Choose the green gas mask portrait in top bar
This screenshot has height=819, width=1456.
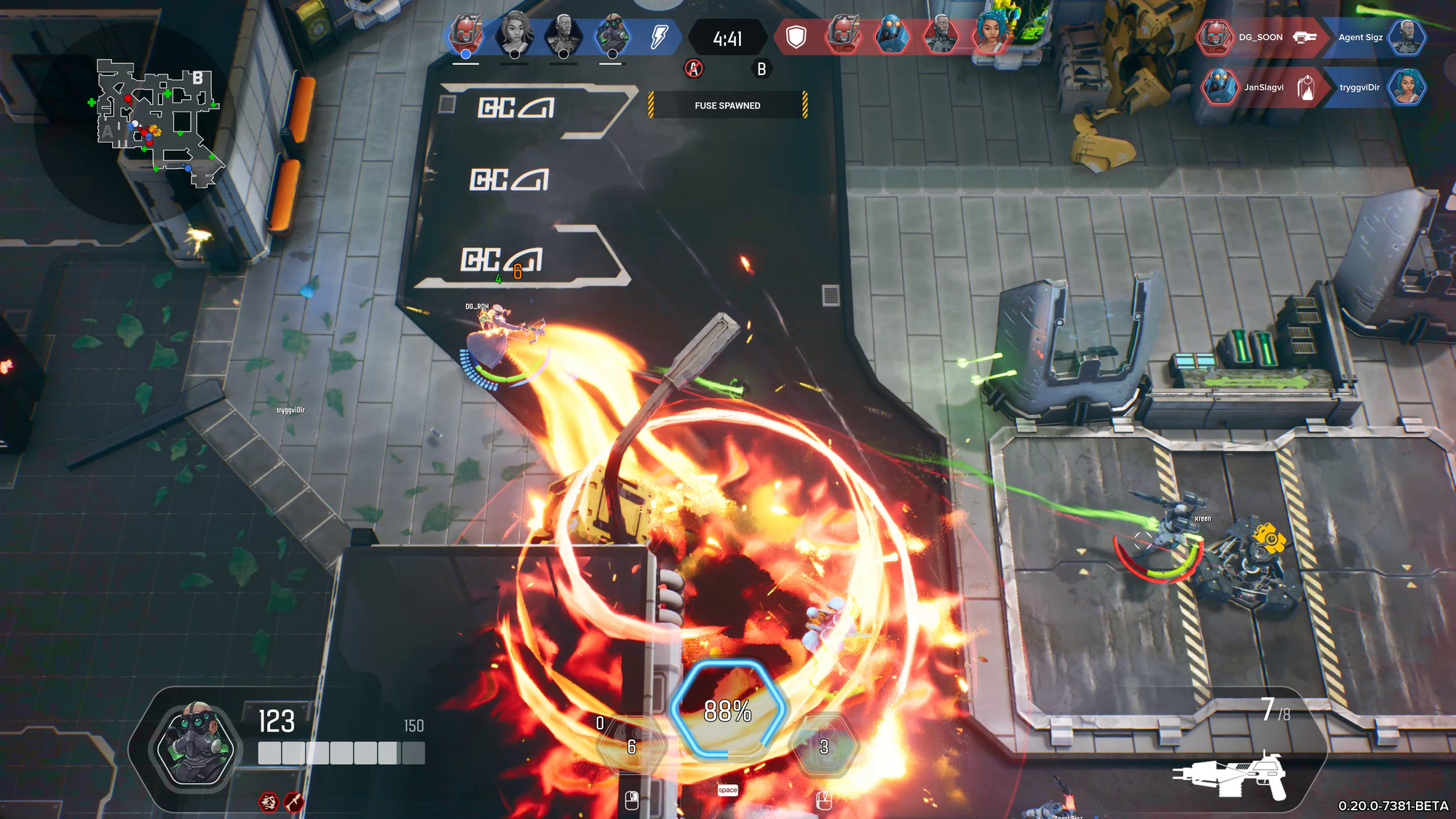(612, 34)
